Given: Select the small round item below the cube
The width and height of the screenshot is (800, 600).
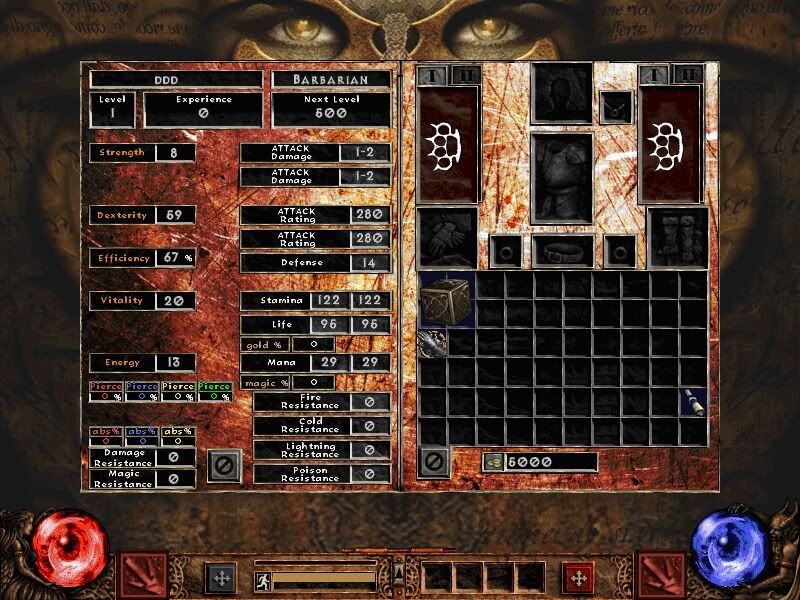Looking at the screenshot, I should coord(433,343).
